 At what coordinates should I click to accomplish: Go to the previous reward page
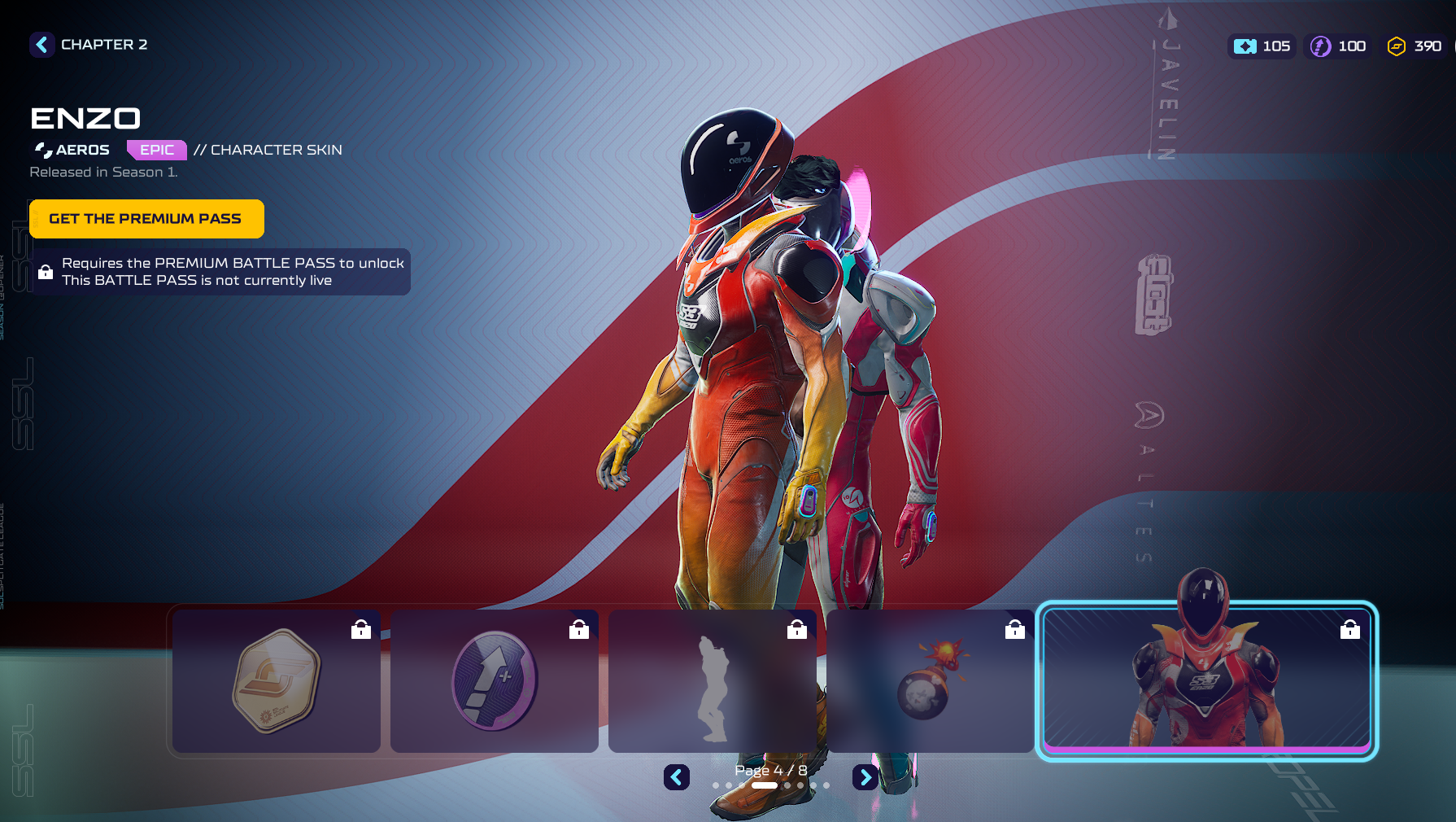(677, 777)
